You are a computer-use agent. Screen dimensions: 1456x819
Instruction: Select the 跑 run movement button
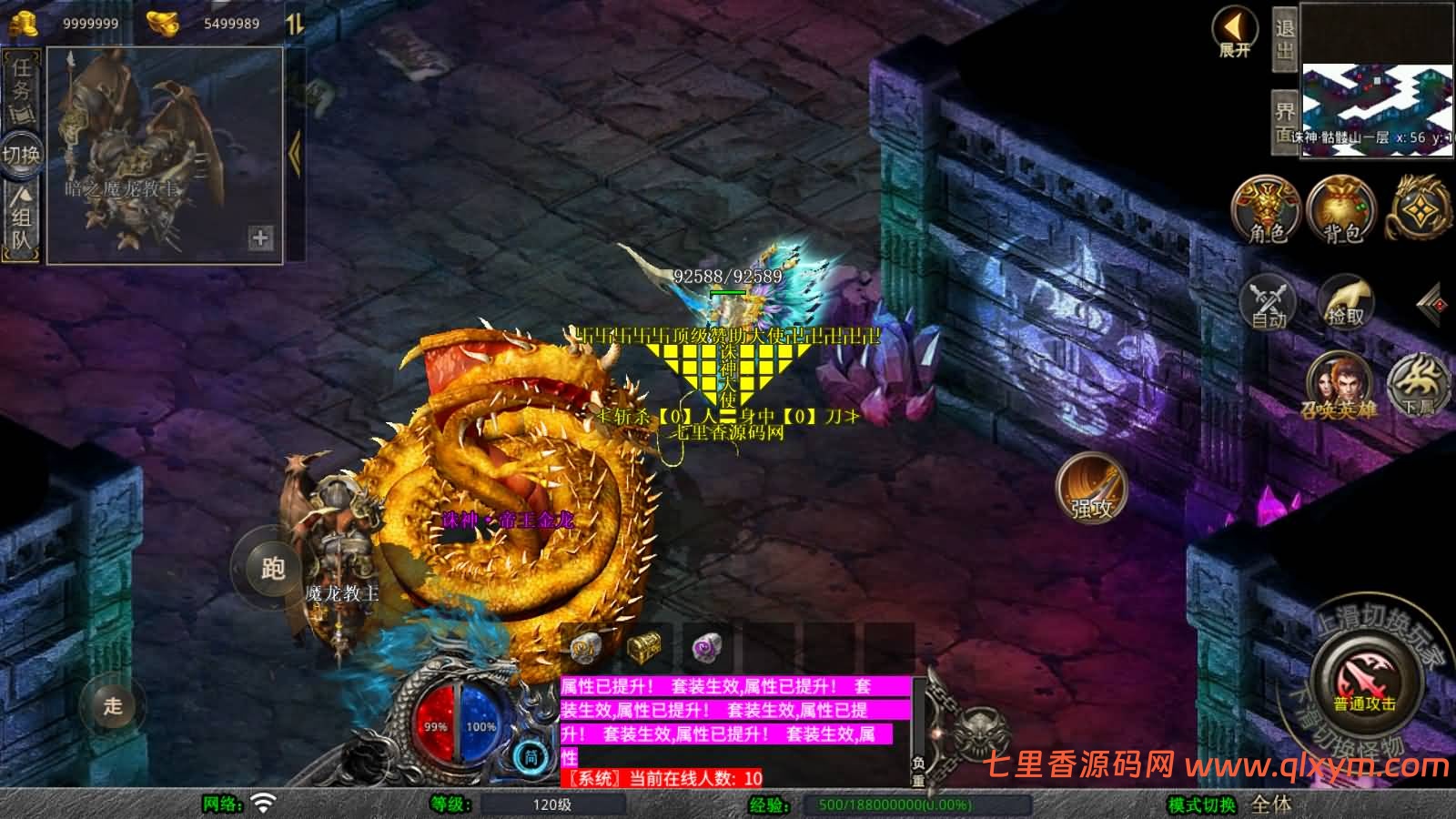(272, 569)
